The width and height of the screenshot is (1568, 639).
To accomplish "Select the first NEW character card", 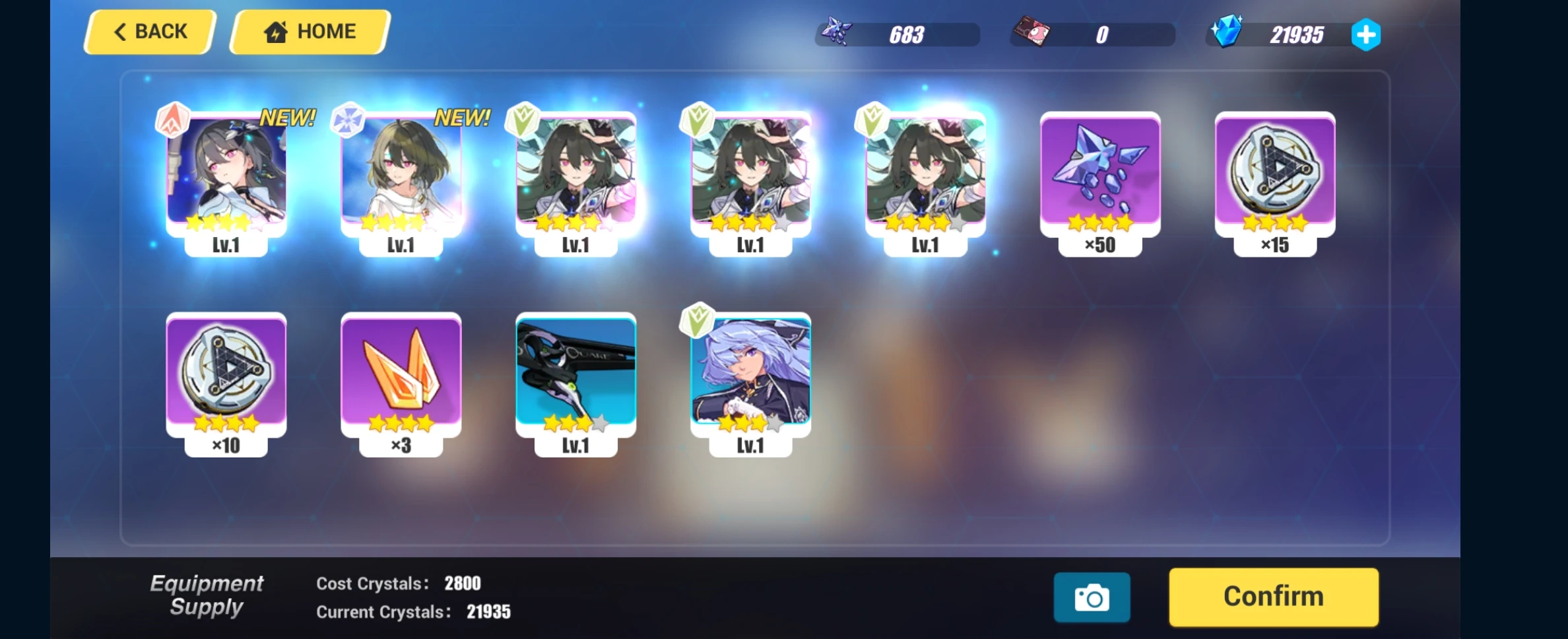I will [226, 175].
